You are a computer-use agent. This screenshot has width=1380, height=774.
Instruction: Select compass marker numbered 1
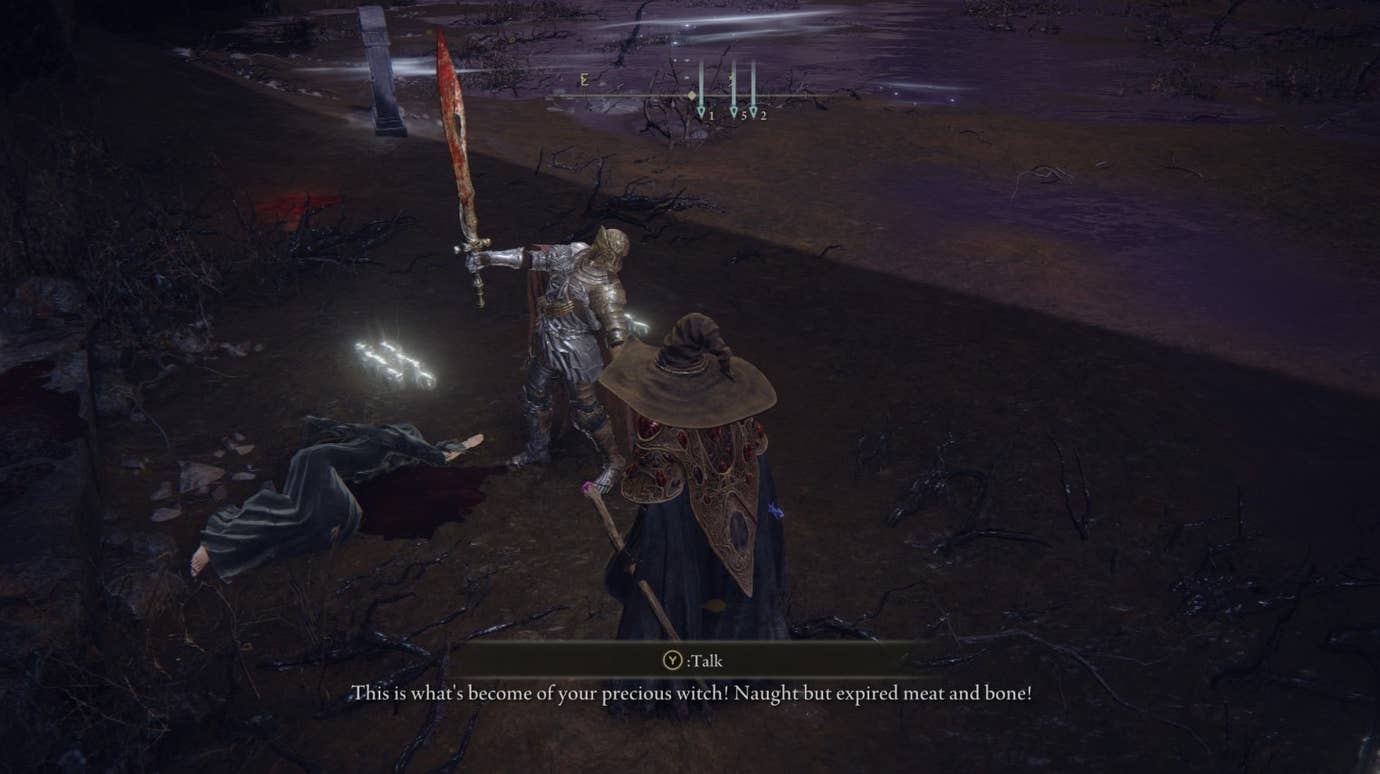point(710,115)
